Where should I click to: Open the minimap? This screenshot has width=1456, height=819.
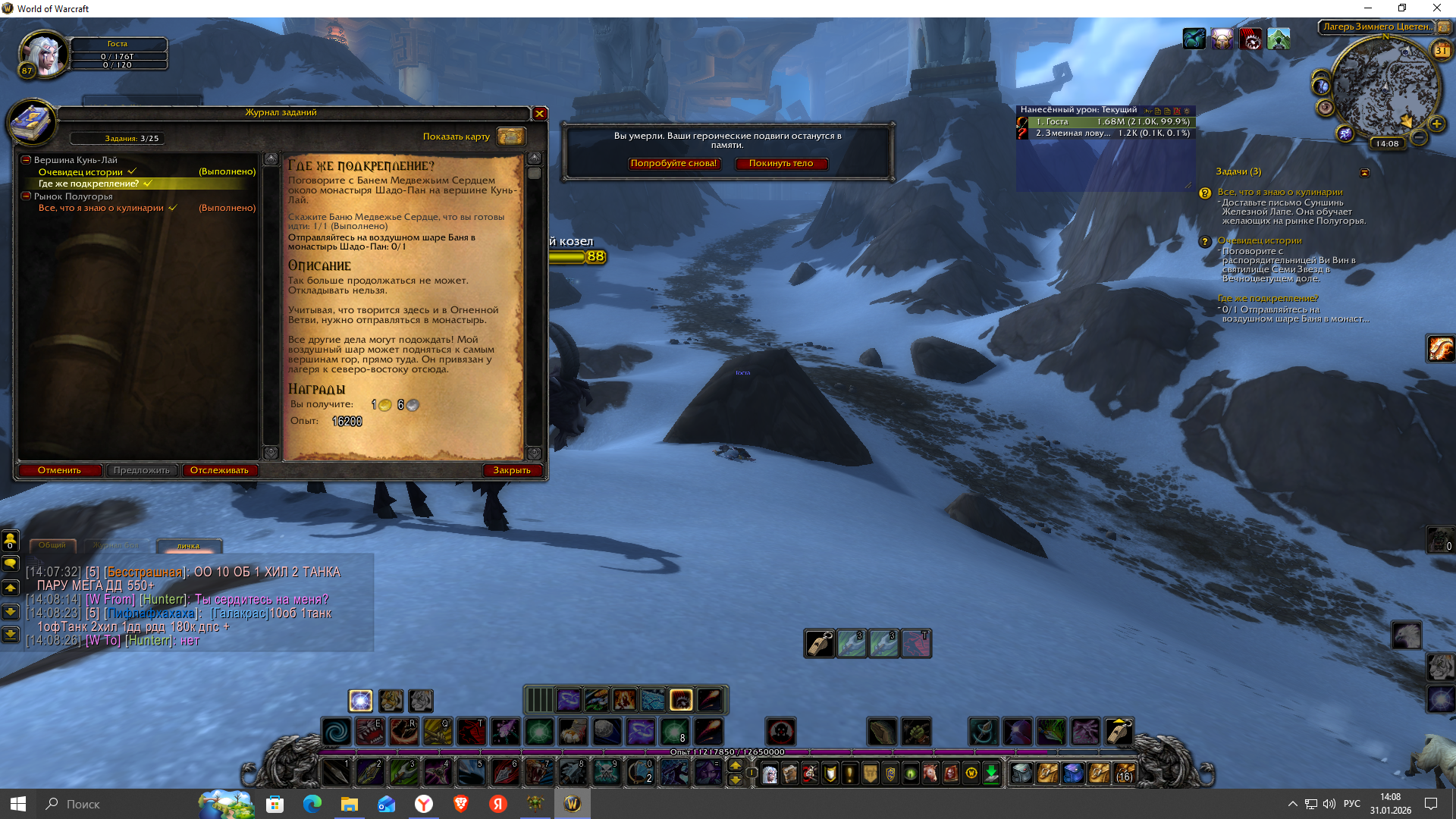point(1384,87)
